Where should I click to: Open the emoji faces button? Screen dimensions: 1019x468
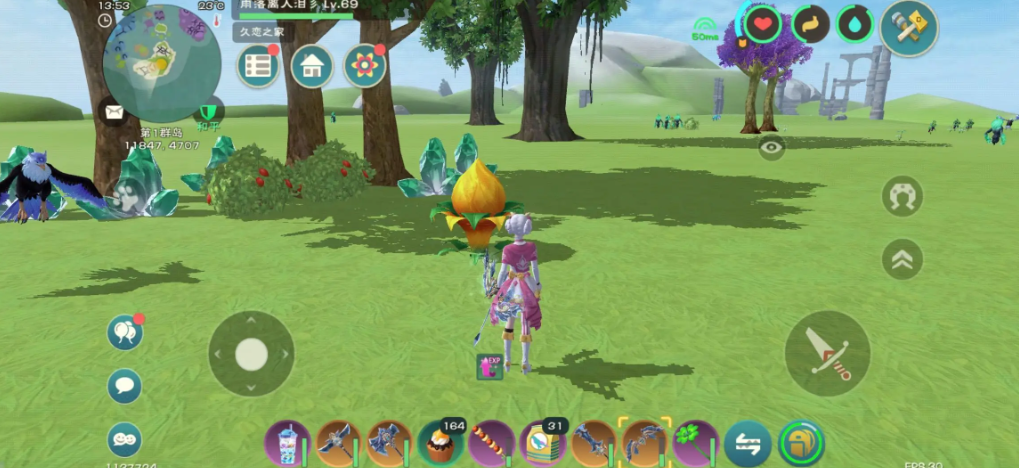[x=125, y=439]
